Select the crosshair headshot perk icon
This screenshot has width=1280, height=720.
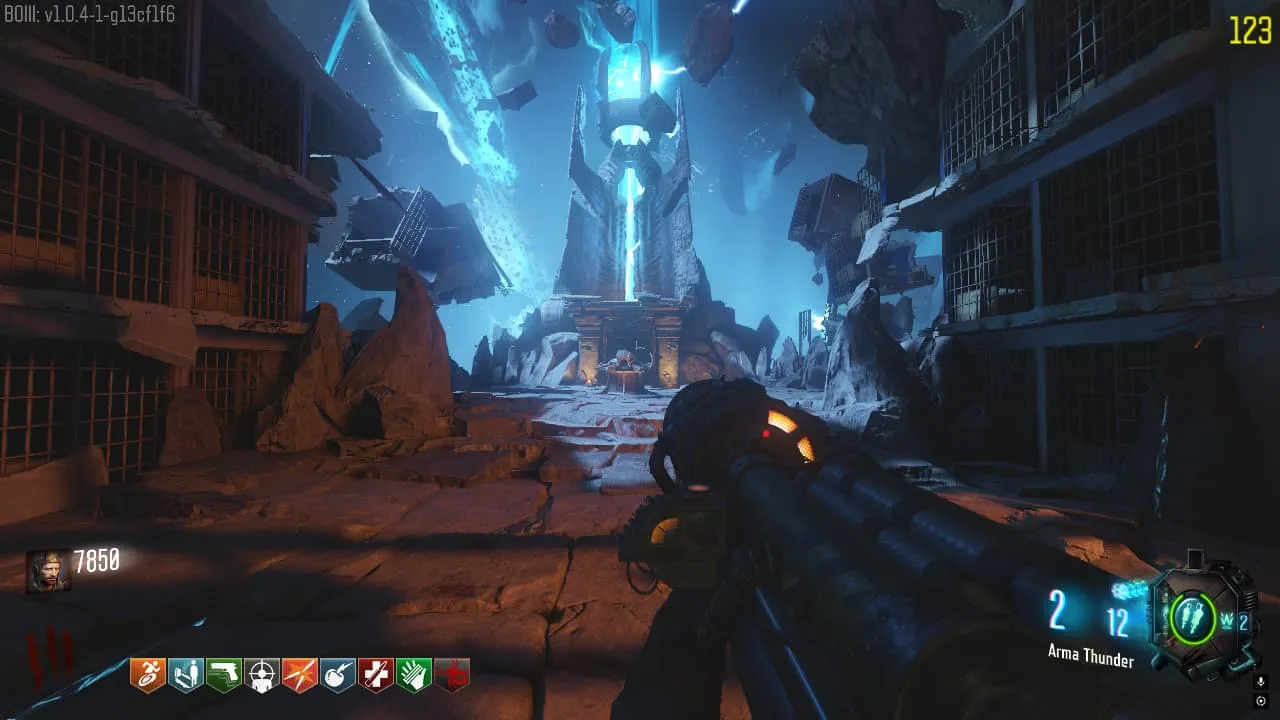262,675
